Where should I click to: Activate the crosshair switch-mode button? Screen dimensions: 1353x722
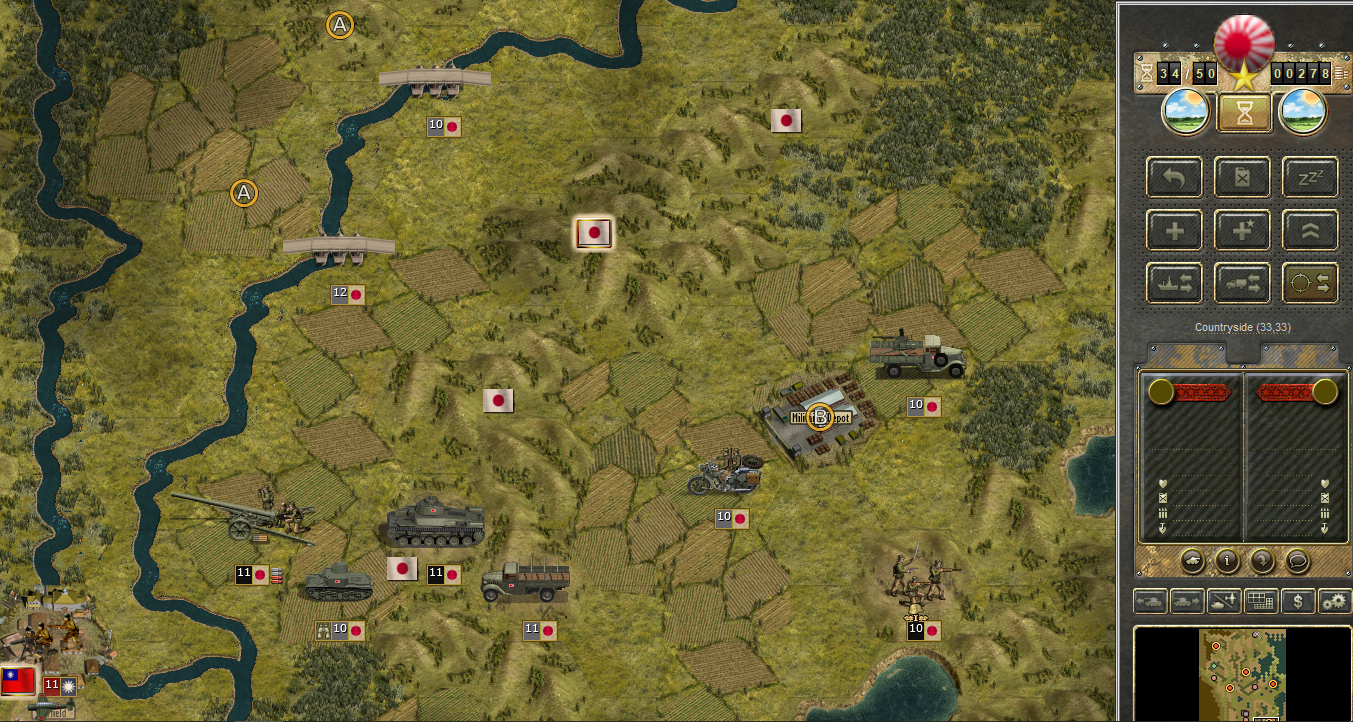click(1310, 284)
